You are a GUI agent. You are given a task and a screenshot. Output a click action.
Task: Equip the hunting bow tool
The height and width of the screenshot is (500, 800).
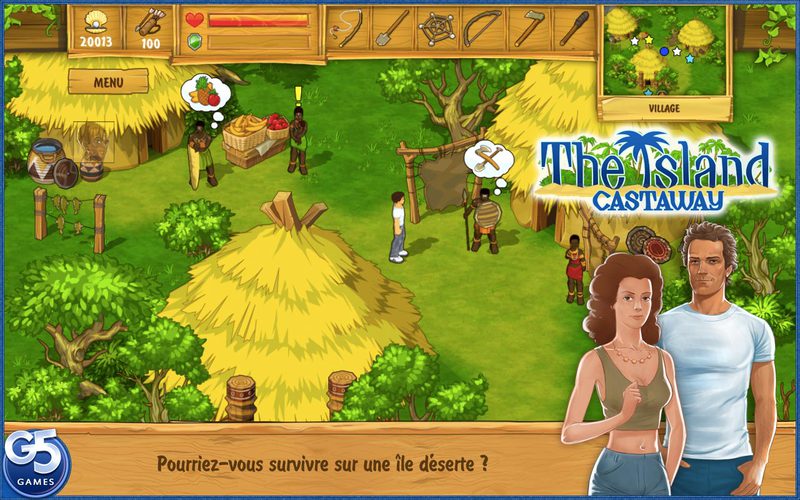[484, 27]
